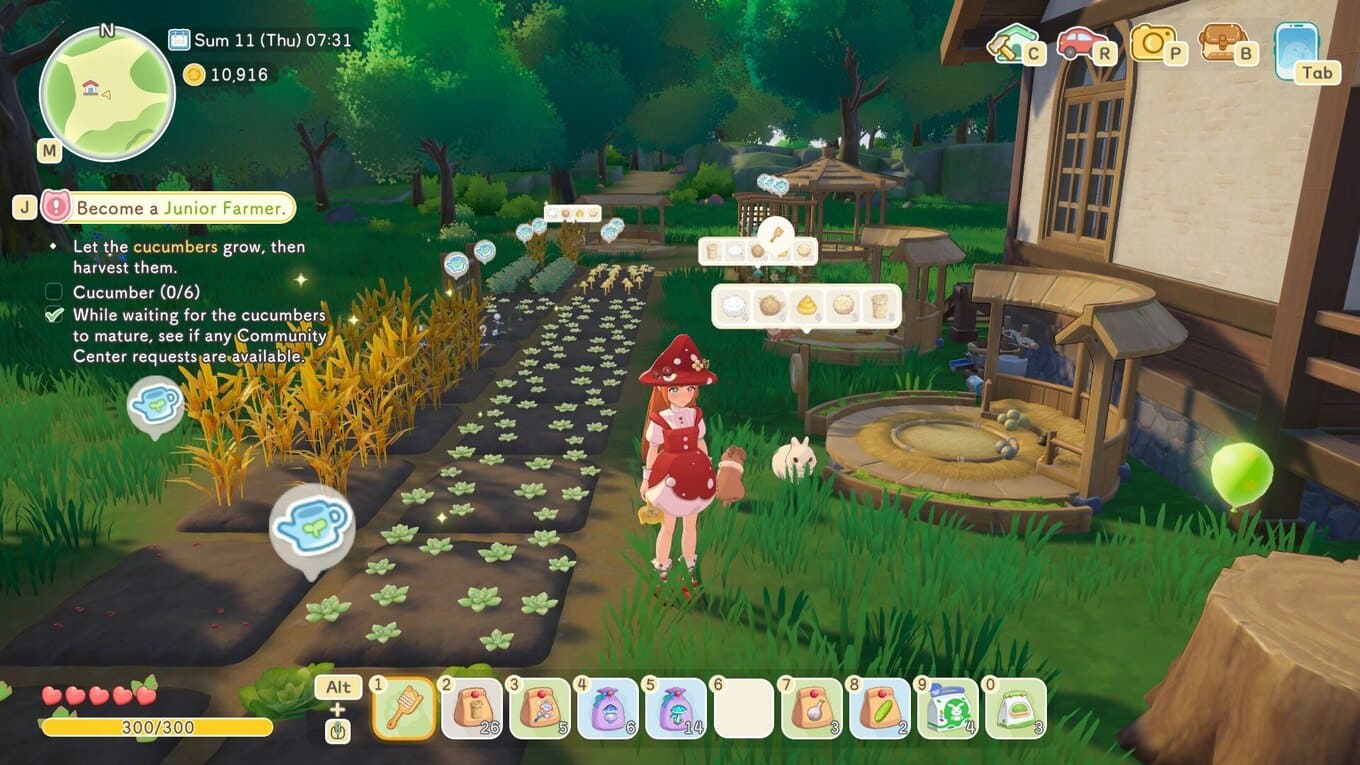The height and width of the screenshot is (765, 1360).
Task: Select the garlic seed bag in slot 7
Action: coord(812,708)
